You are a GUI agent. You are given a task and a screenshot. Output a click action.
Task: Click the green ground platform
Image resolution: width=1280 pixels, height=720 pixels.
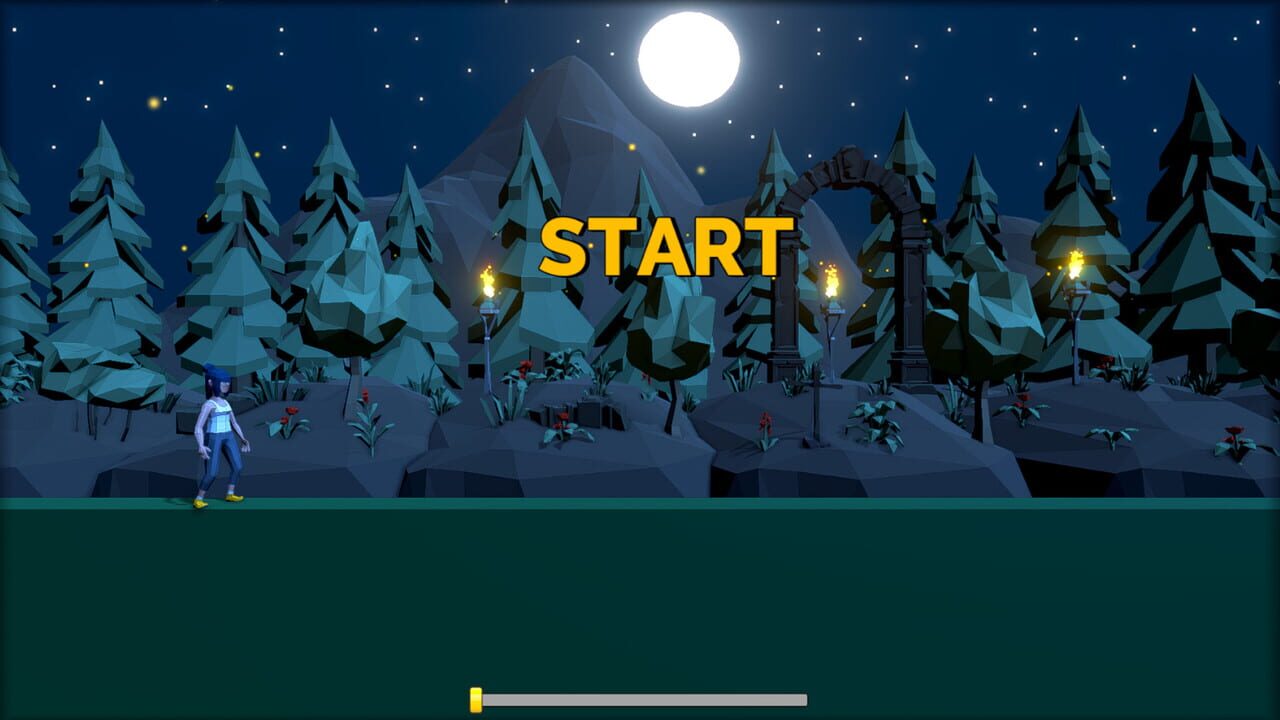coord(640,600)
